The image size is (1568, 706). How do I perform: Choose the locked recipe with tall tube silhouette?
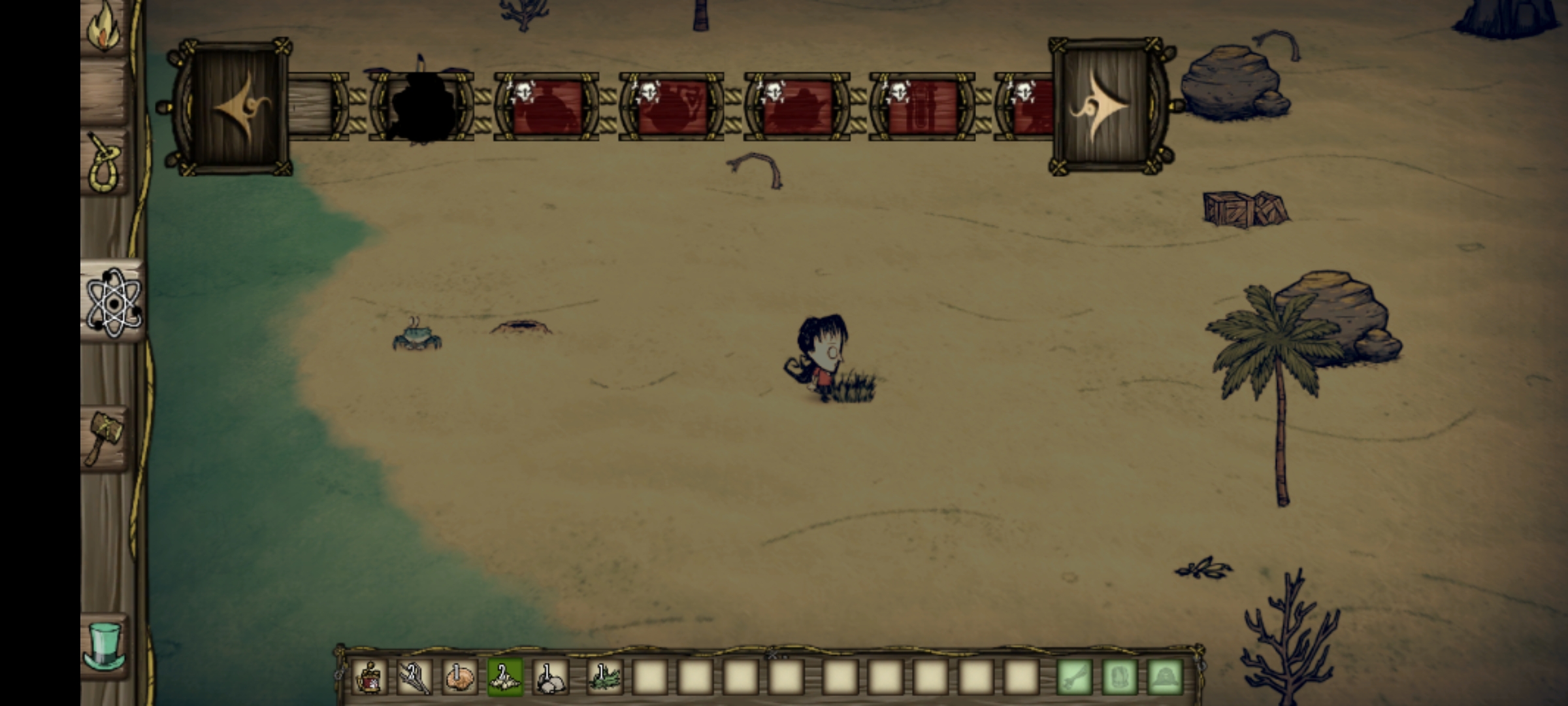[x=922, y=107]
